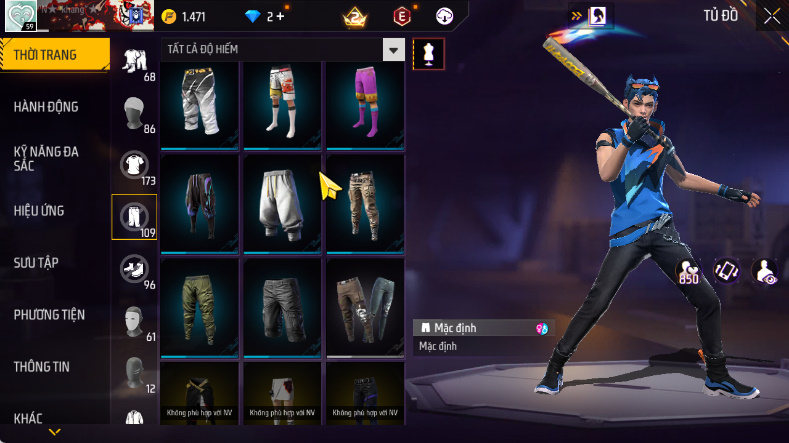Toggle the character visibility eye icon
This screenshot has height=443, width=789.
click(x=765, y=271)
